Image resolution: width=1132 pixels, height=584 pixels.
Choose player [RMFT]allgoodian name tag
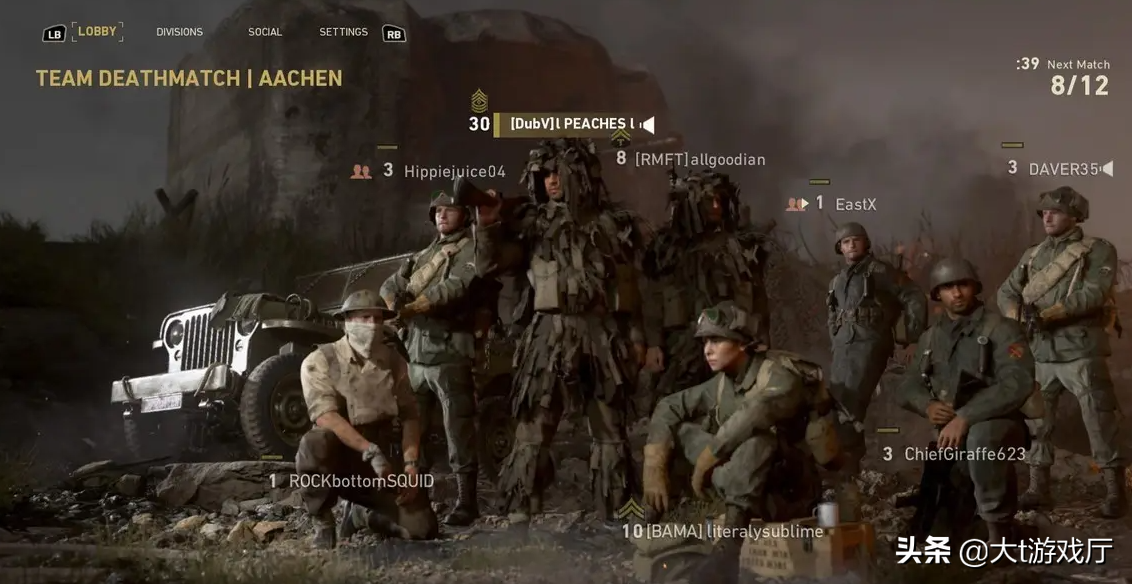click(699, 159)
